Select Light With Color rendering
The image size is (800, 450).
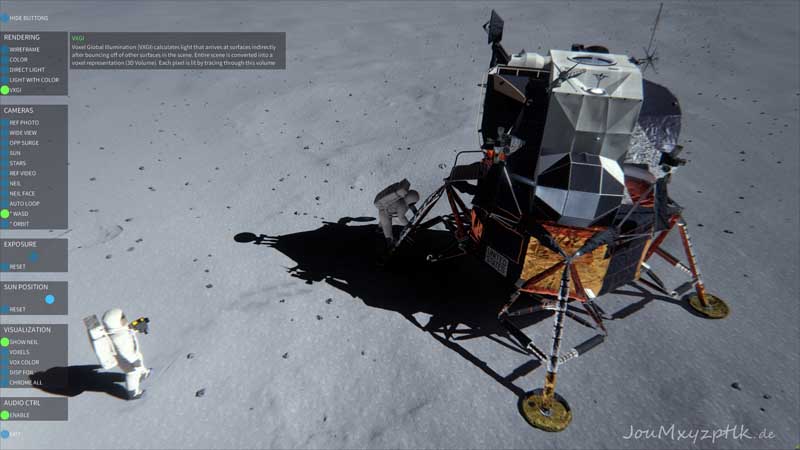pos(5,80)
